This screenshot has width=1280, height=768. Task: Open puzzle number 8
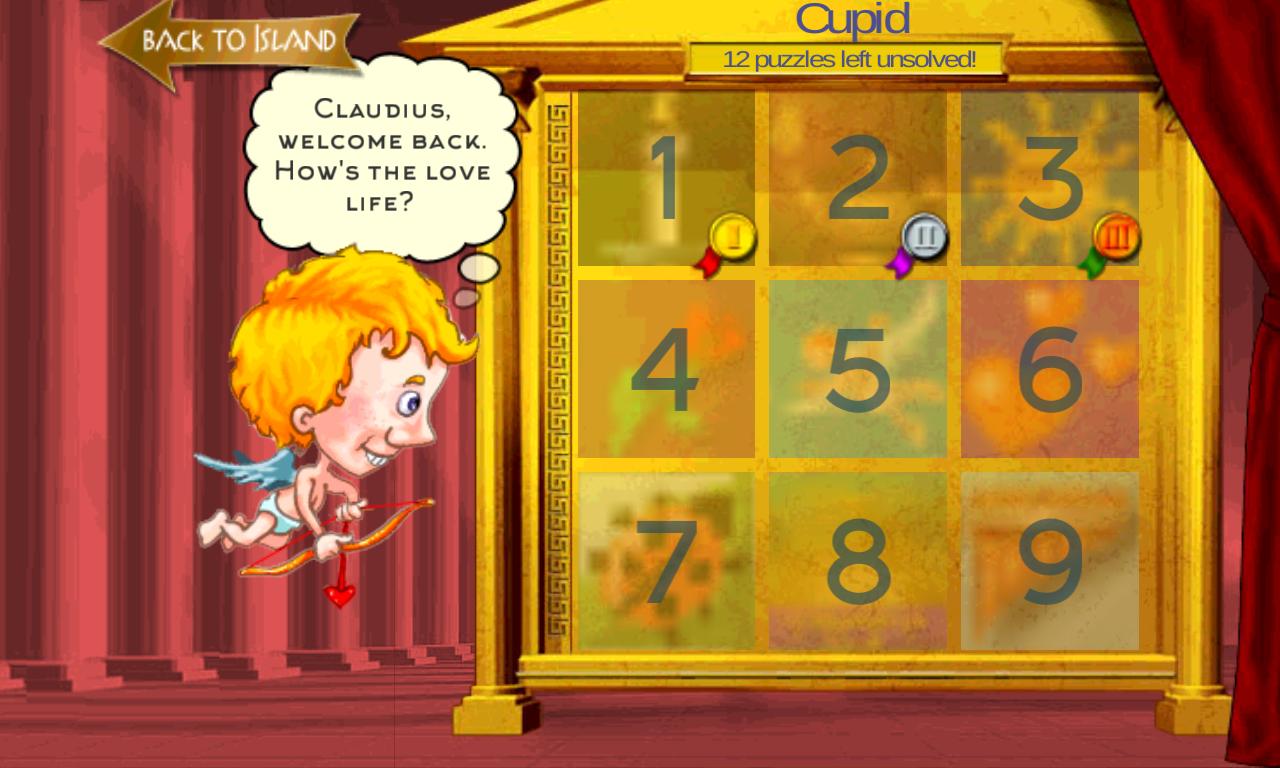[x=855, y=560]
